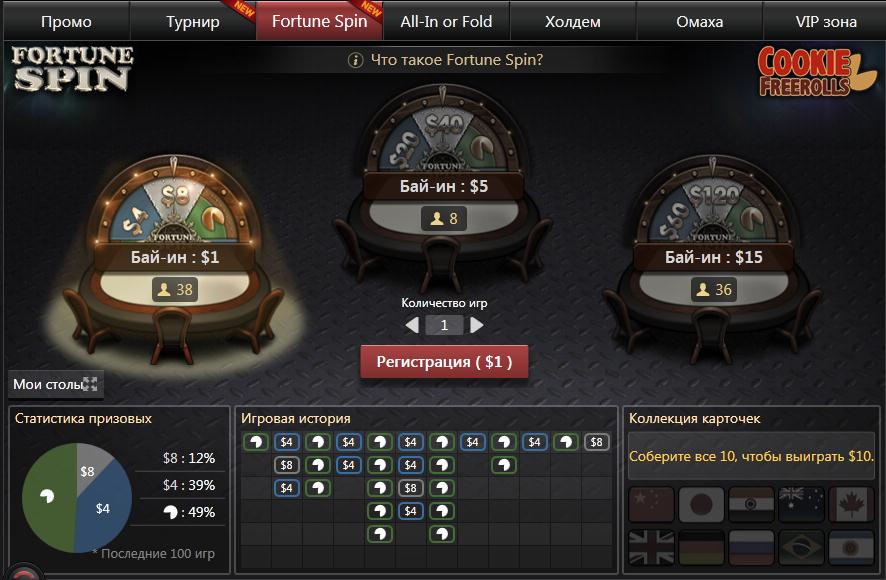
Task: Select the United Kingdom flag card
Action: (651, 548)
